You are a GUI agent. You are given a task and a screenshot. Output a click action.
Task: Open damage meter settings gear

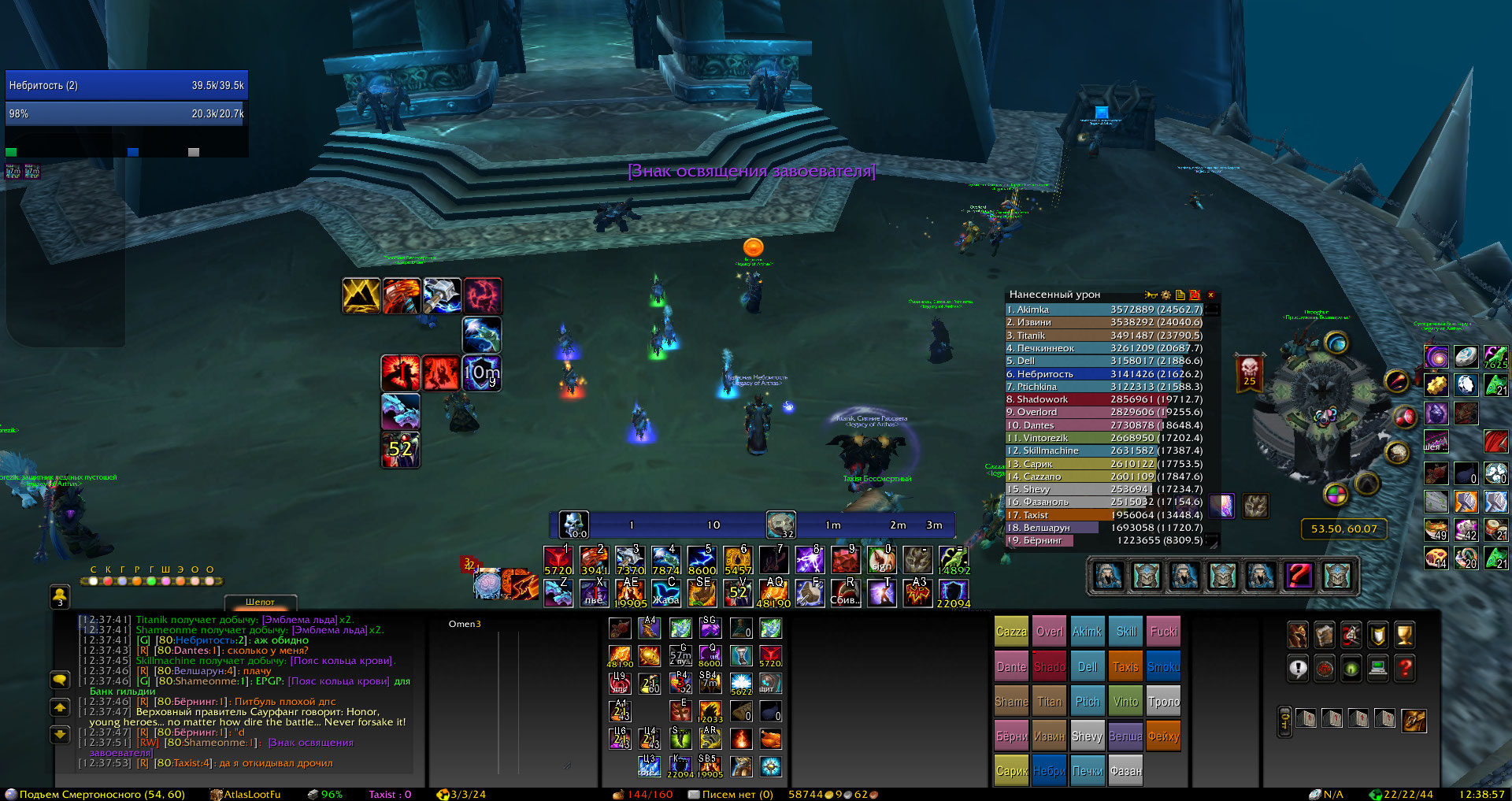(x=1165, y=295)
